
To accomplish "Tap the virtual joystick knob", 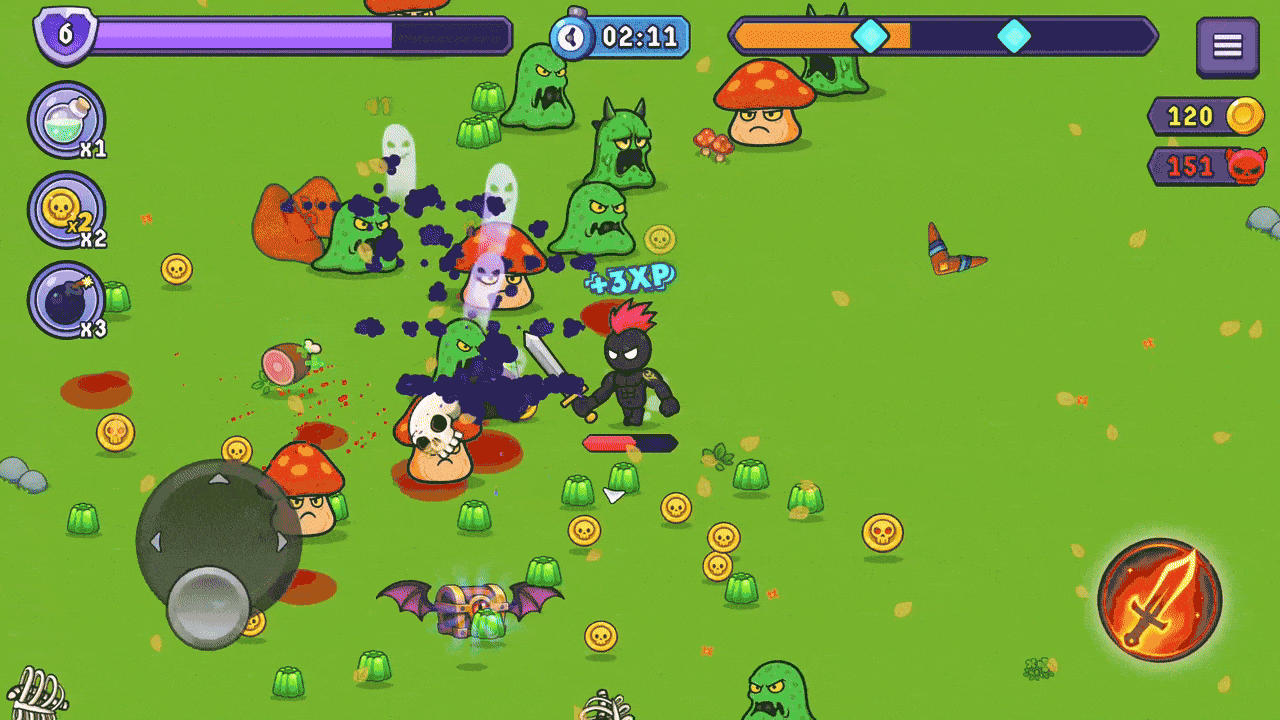I will (x=208, y=607).
